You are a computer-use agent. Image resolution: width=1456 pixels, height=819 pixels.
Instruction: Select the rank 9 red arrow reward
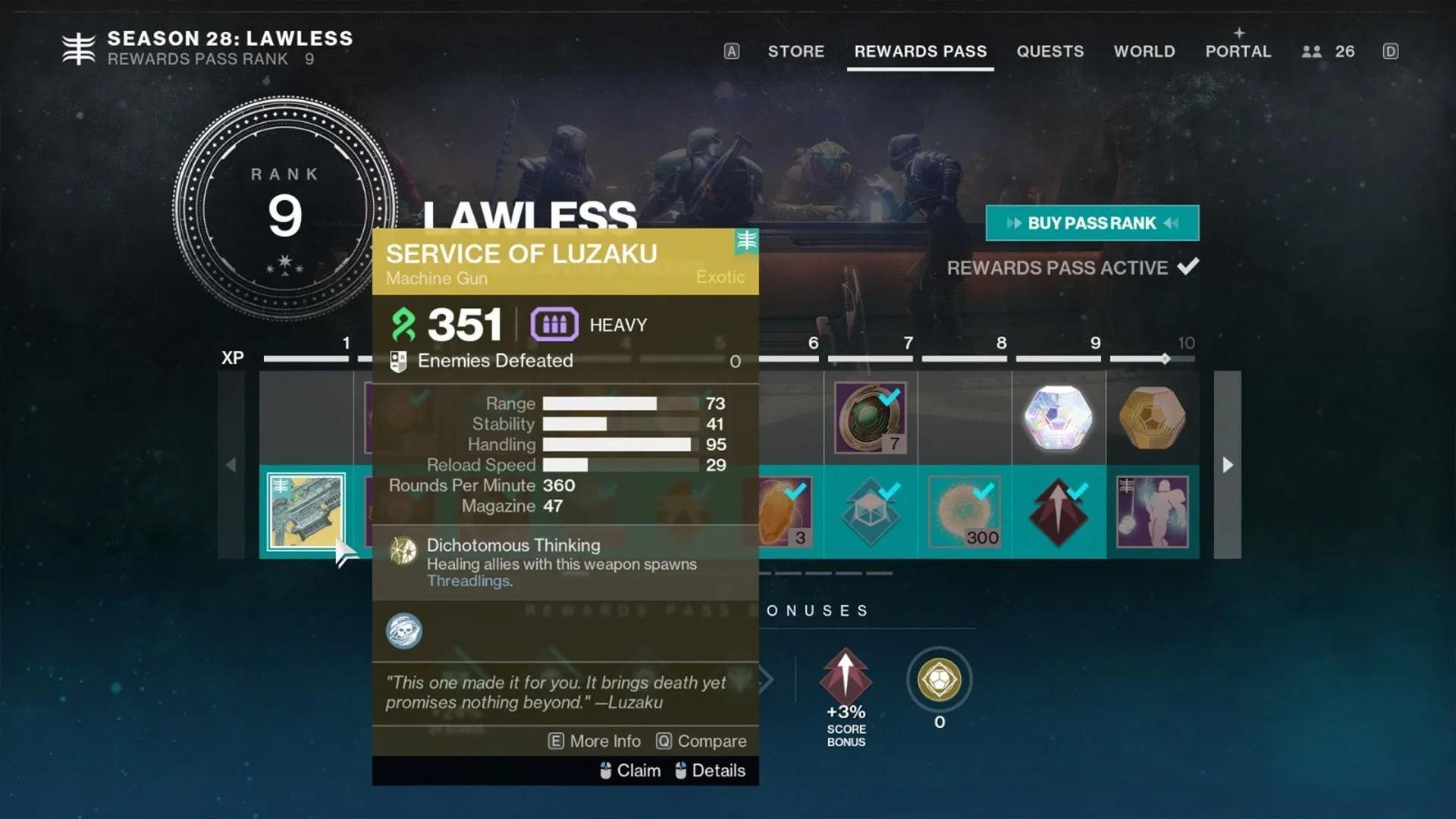pyautogui.click(x=1058, y=512)
